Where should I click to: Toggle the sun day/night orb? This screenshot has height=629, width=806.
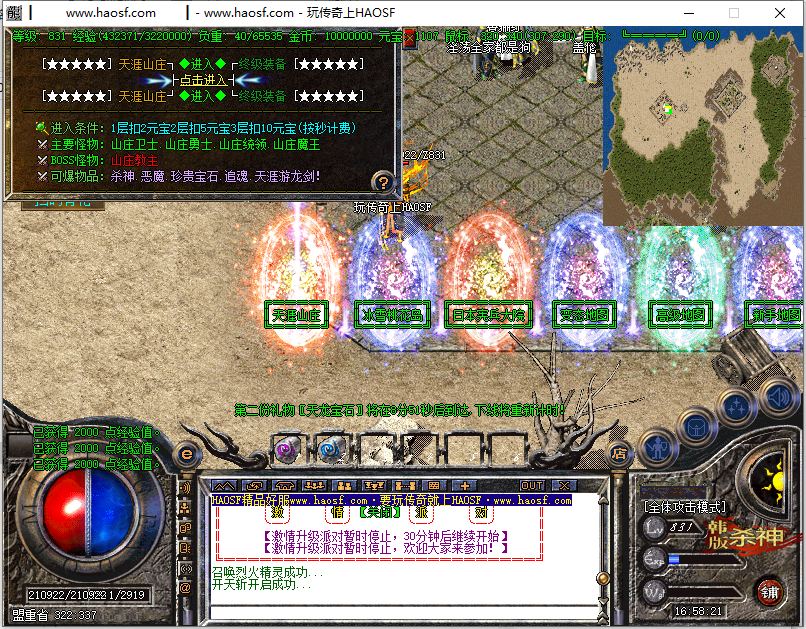[x=775, y=482]
